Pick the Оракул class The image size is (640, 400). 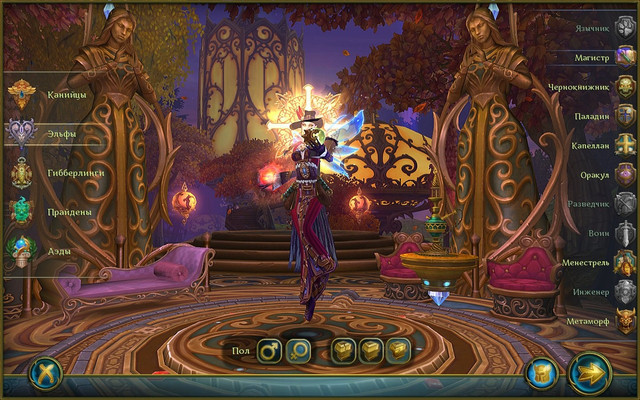pos(625,173)
